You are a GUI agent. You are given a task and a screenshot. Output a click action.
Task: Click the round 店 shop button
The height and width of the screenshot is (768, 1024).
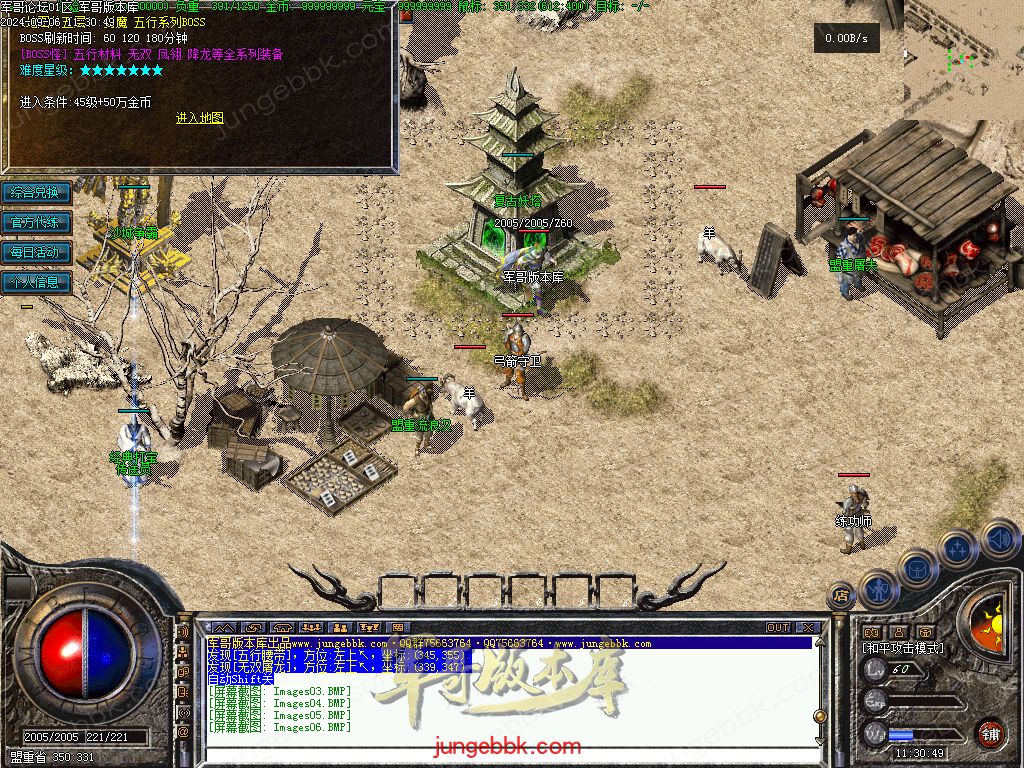[842, 596]
